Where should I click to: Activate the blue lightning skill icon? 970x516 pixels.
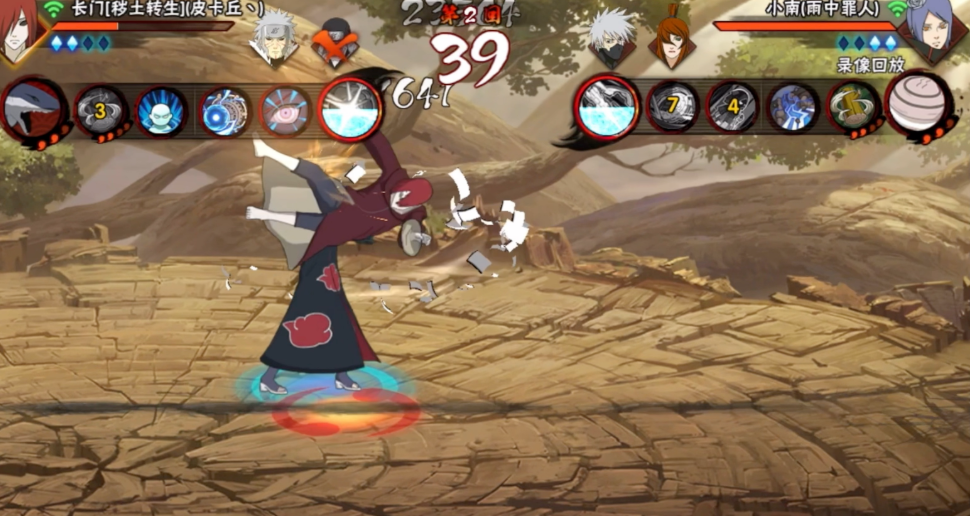793,107
